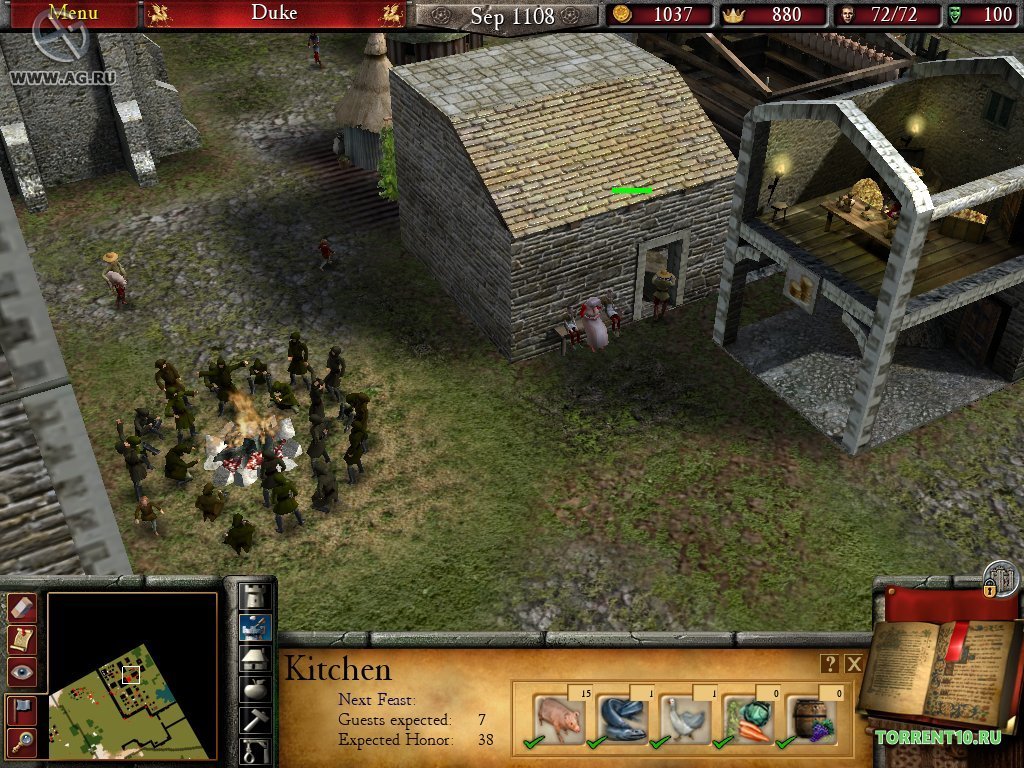The width and height of the screenshot is (1024, 768).
Task: Toggle the vegetables feast food item
Action: click(746, 717)
